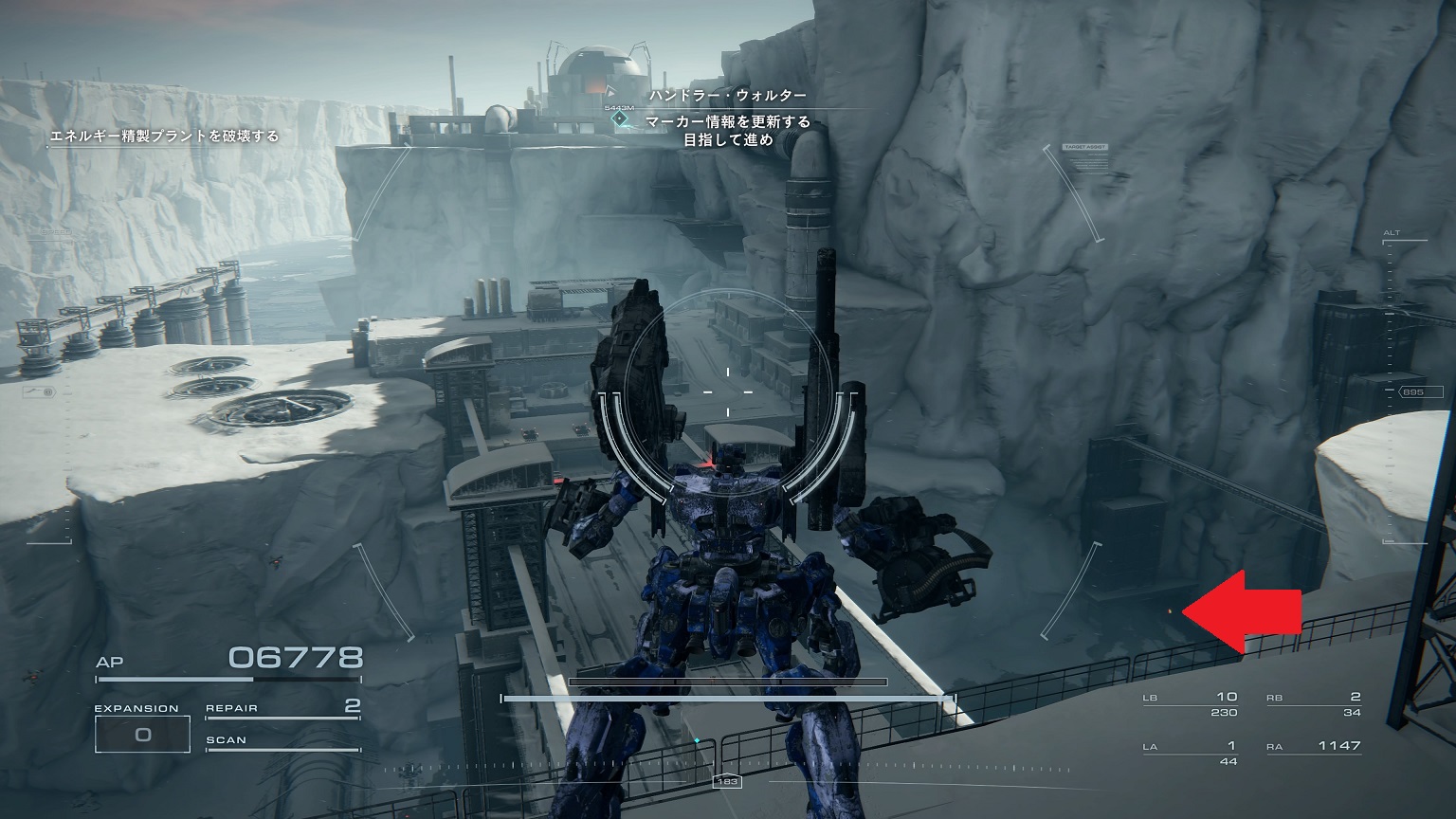Screen dimensions: 1456x819
Task: Click the center targeting reticle
Action: coord(728,391)
